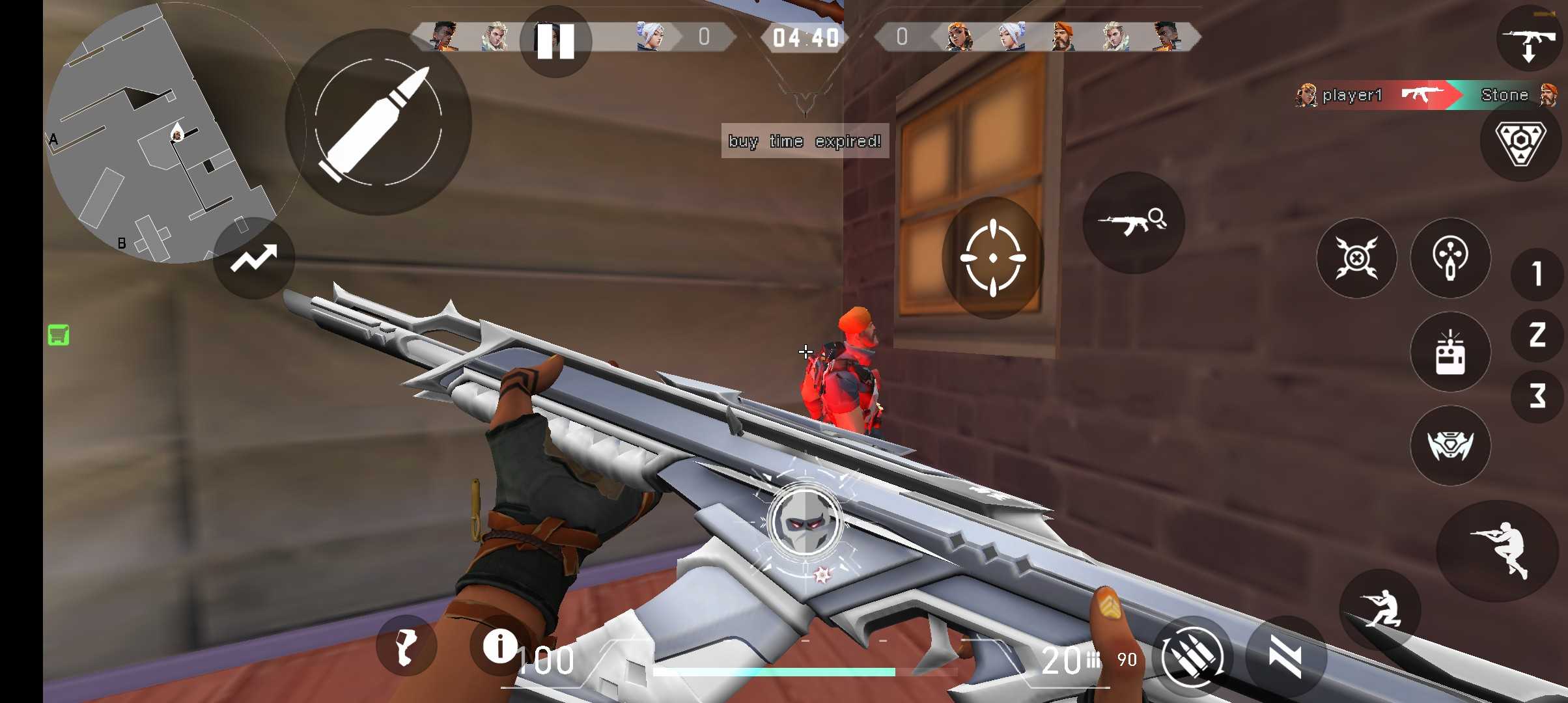Viewport: 1568px width, 703px height.
Task: Drop weapon using rifle down-arrow icon
Action: pyautogui.click(x=1530, y=40)
